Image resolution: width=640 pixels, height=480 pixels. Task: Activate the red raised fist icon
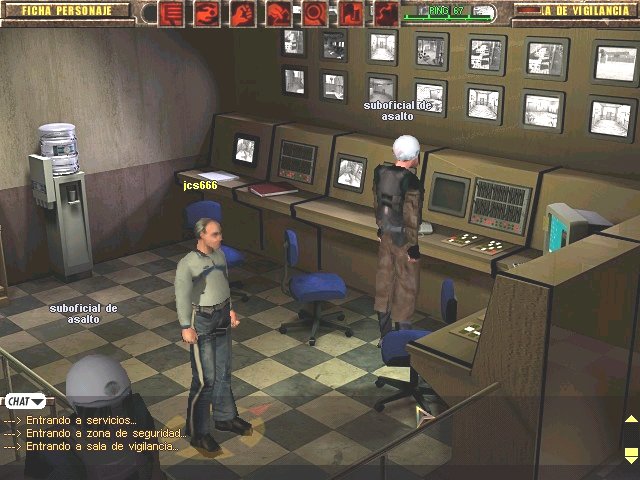242,13
